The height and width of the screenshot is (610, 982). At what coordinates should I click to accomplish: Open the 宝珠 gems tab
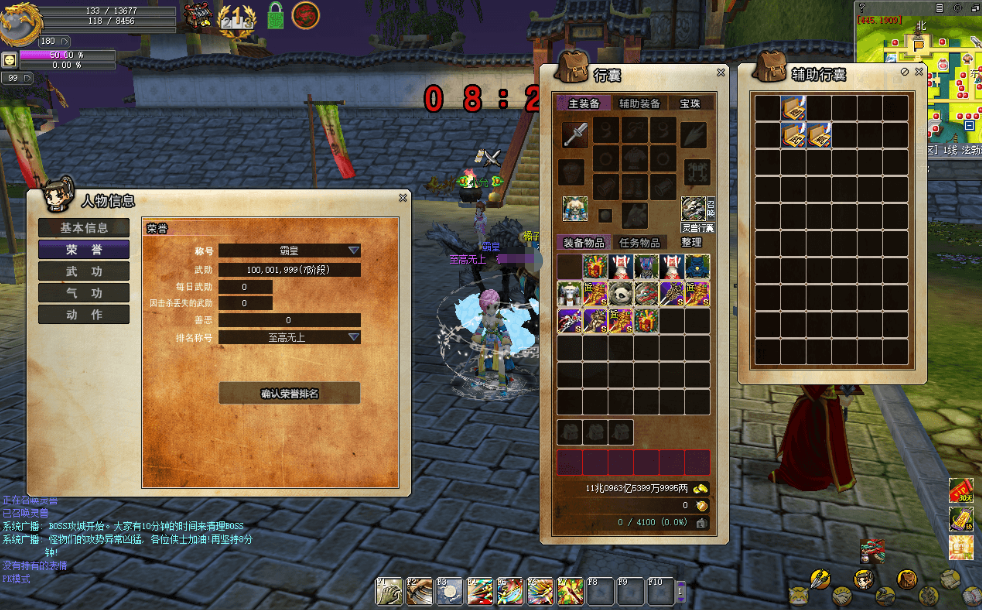690,103
